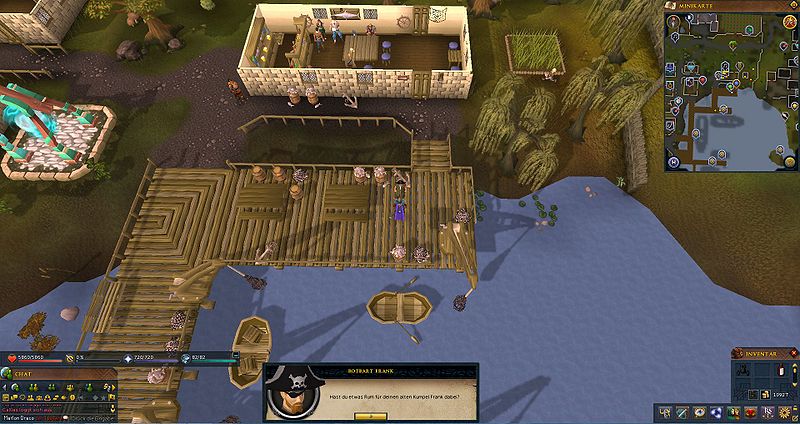Close the Inventar panel
This screenshot has width=800, height=424.
pyautogui.click(x=793, y=353)
